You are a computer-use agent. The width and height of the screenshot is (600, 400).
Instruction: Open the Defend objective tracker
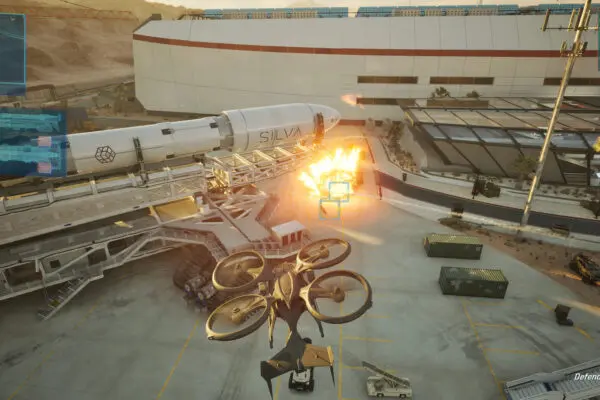tap(585, 377)
